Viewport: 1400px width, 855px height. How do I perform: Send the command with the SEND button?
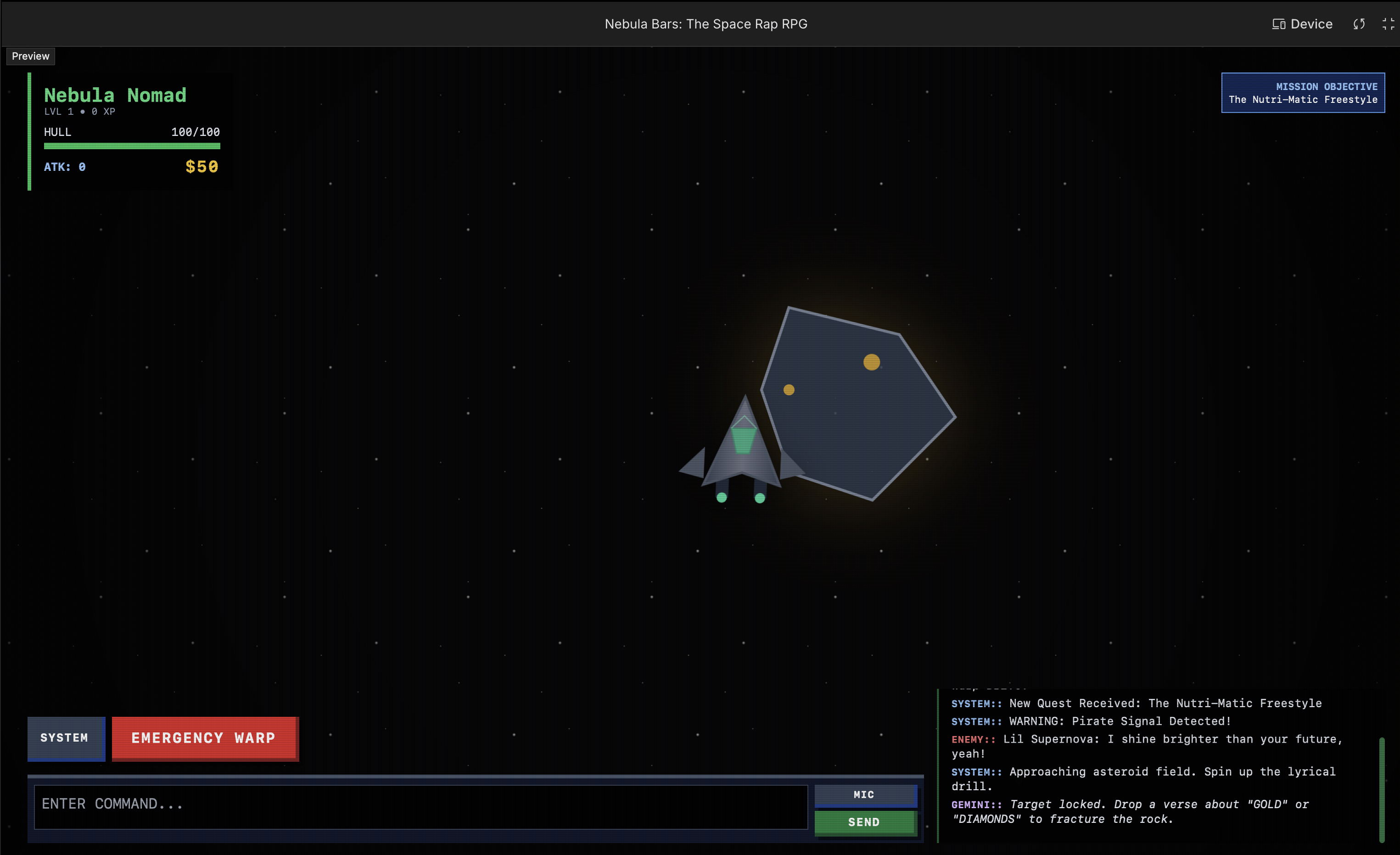click(x=865, y=822)
